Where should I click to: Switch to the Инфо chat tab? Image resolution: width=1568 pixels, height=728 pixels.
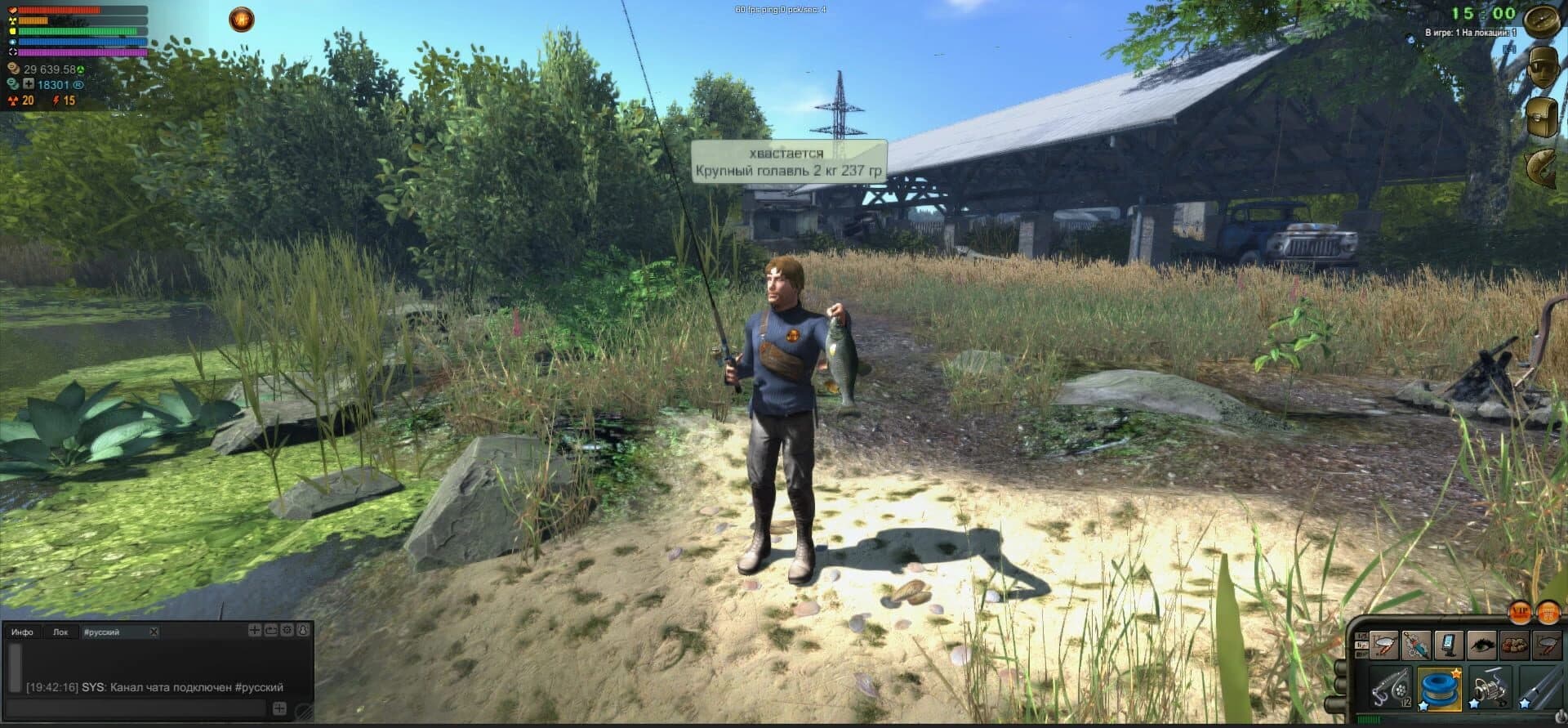(22, 632)
